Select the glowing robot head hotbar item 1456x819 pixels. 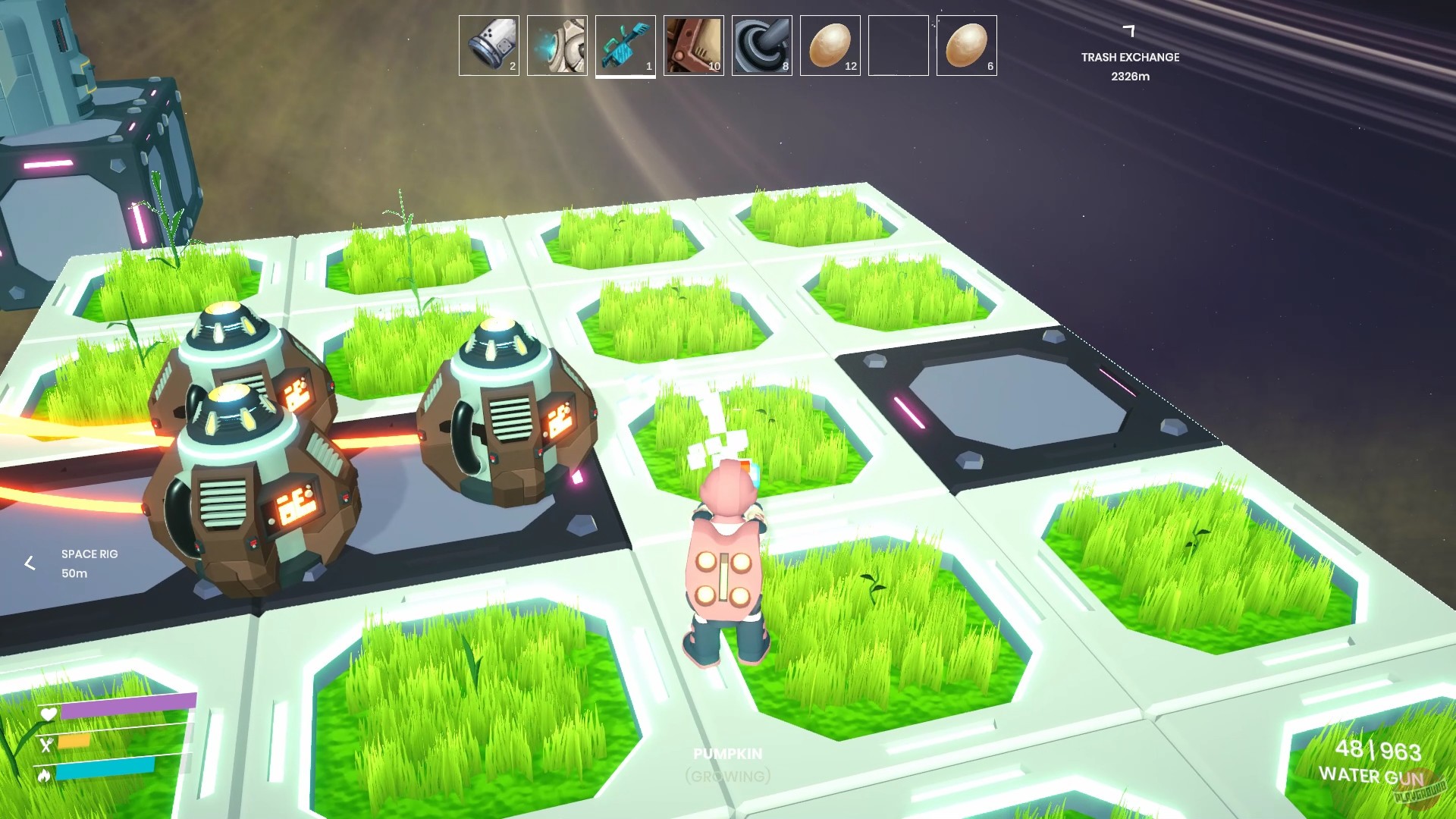click(557, 45)
